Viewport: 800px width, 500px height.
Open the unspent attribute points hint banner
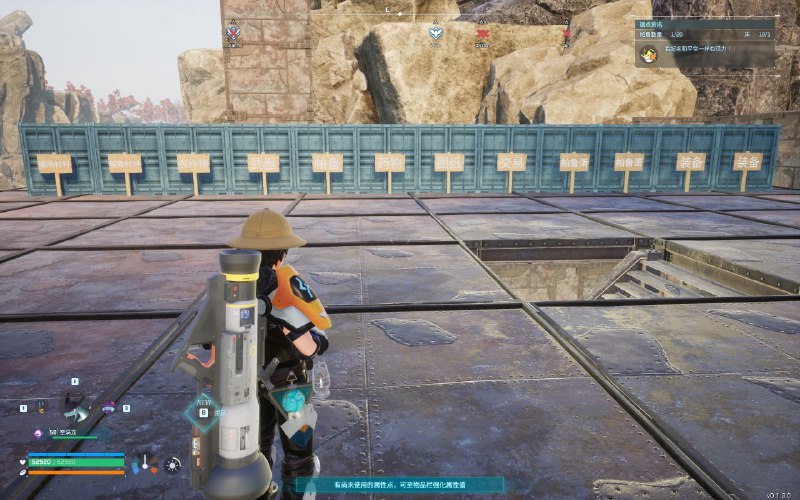pos(400,485)
